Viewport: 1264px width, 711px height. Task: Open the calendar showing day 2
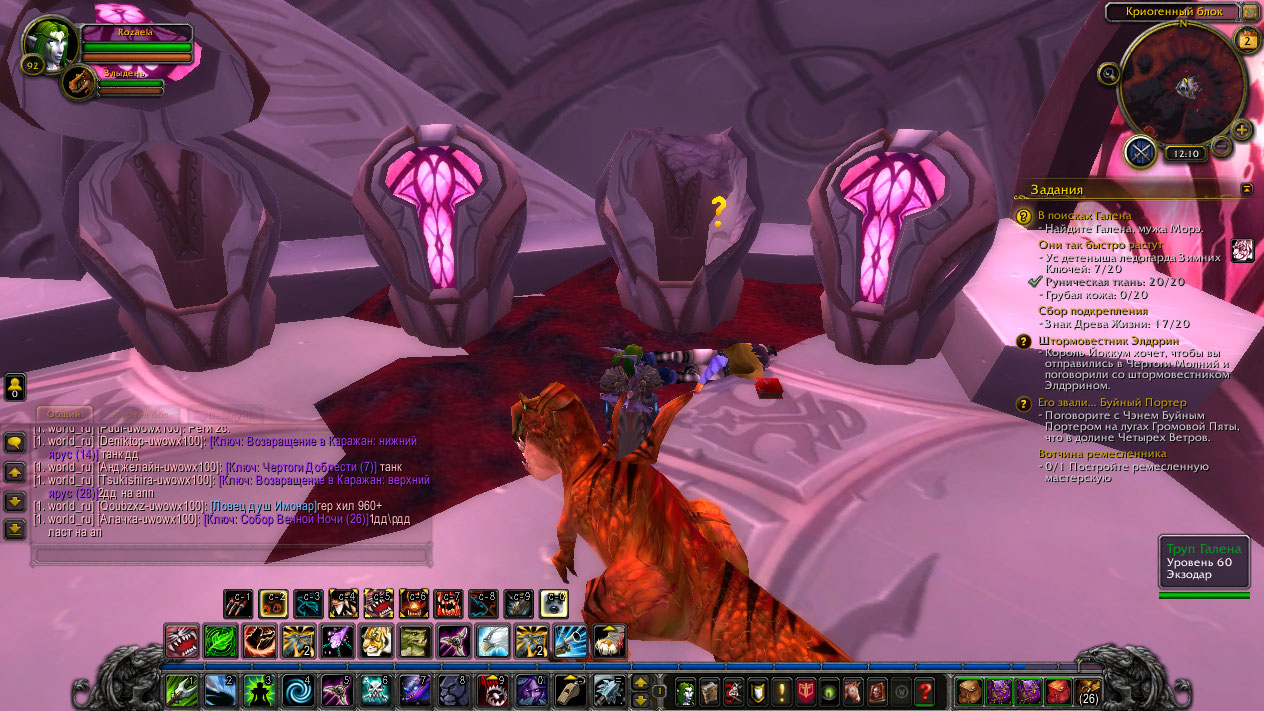[1247, 40]
